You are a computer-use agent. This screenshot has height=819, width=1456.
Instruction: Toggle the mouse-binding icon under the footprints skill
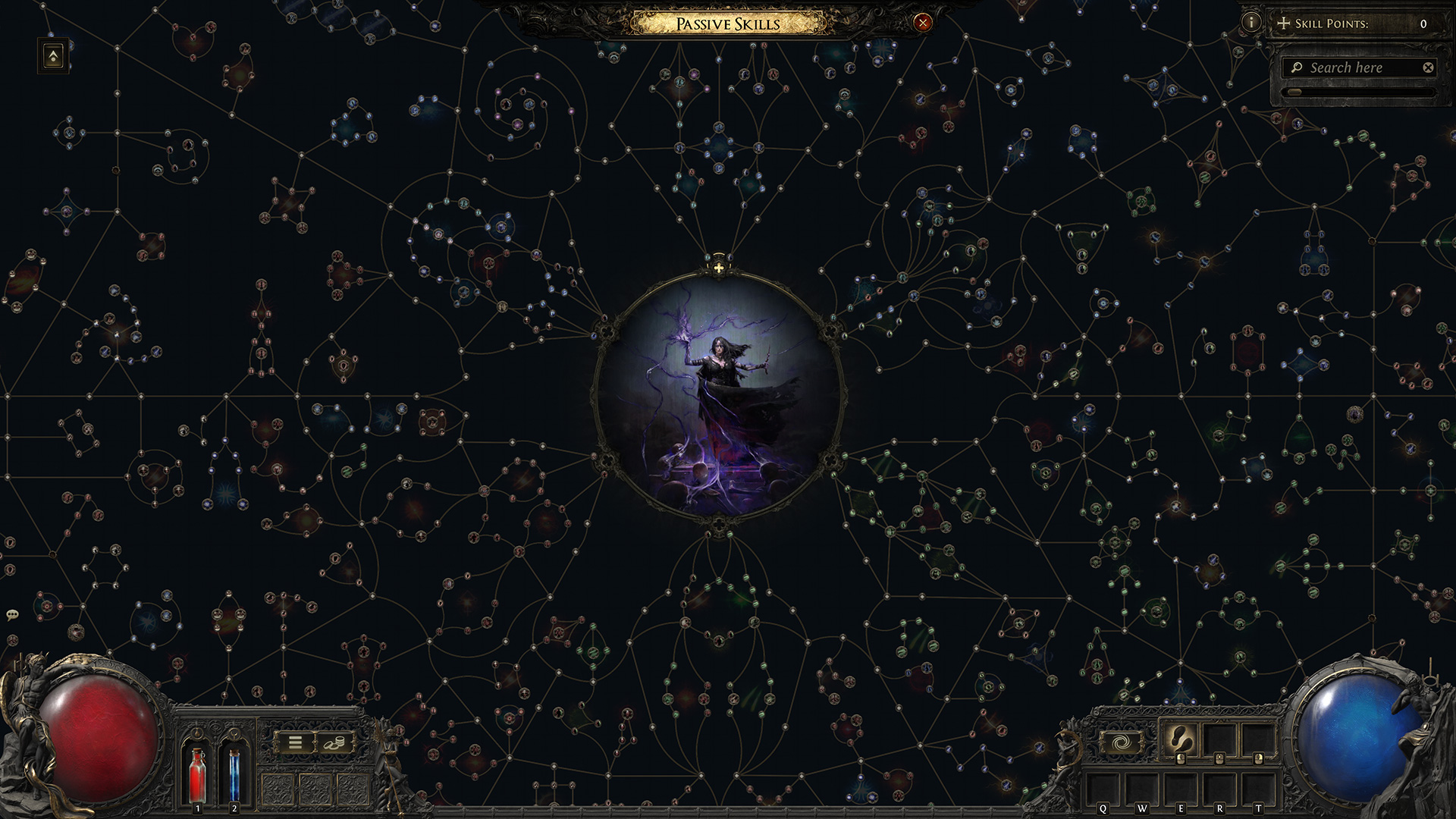click(1180, 759)
